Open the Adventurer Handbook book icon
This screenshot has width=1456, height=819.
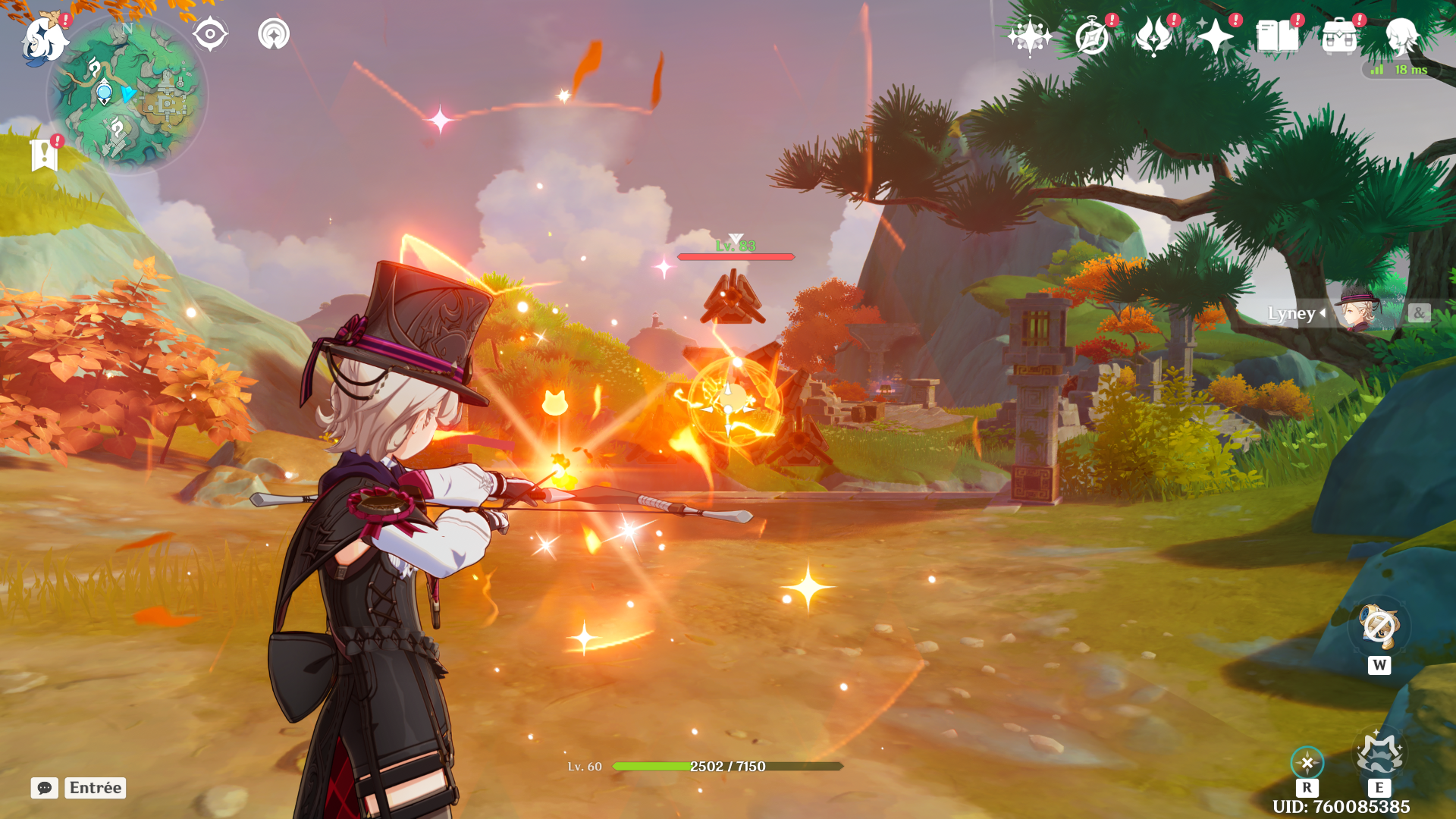pyautogui.click(x=1276, y=33)
